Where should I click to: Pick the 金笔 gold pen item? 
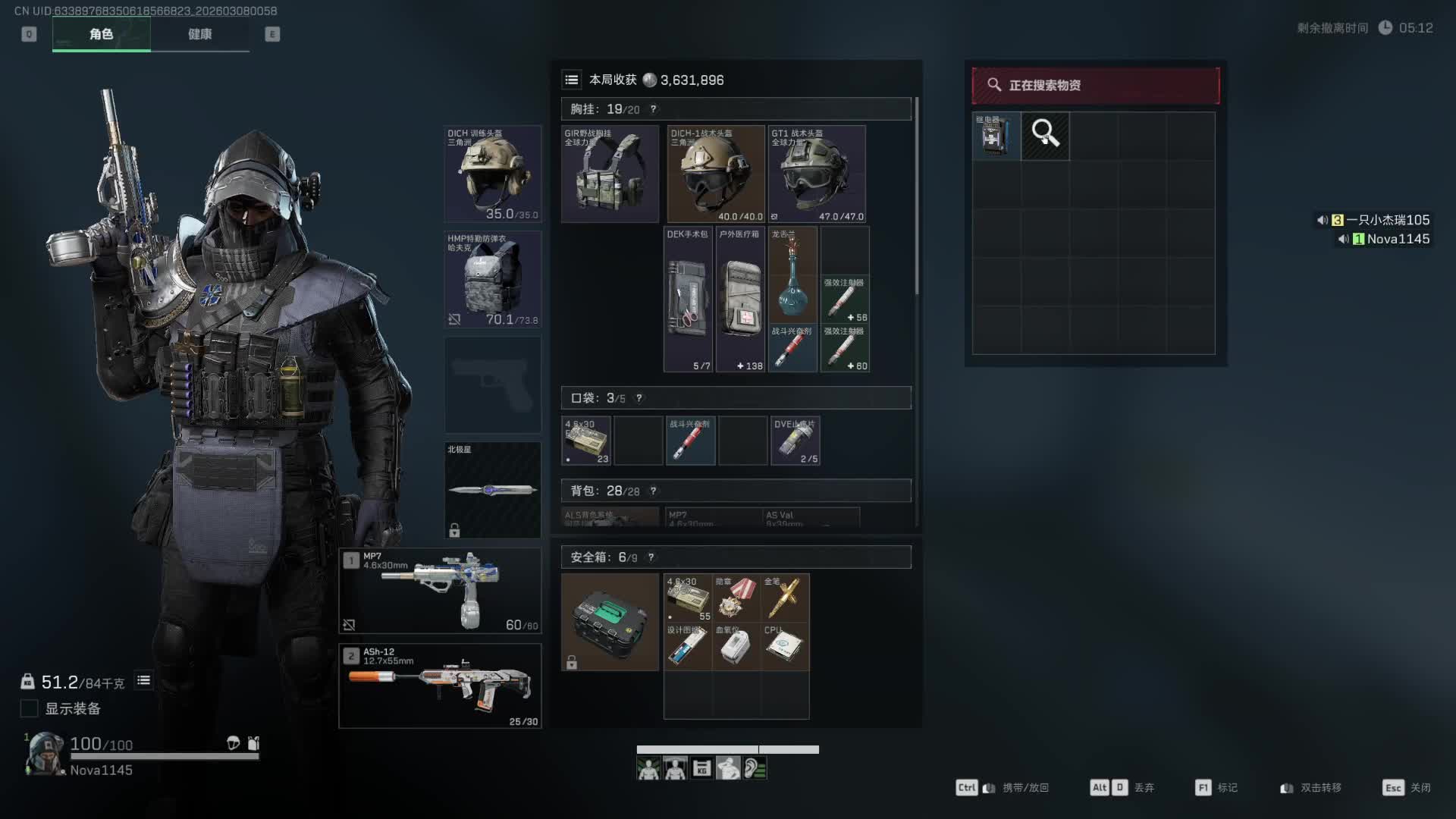[x=784, y=598]
